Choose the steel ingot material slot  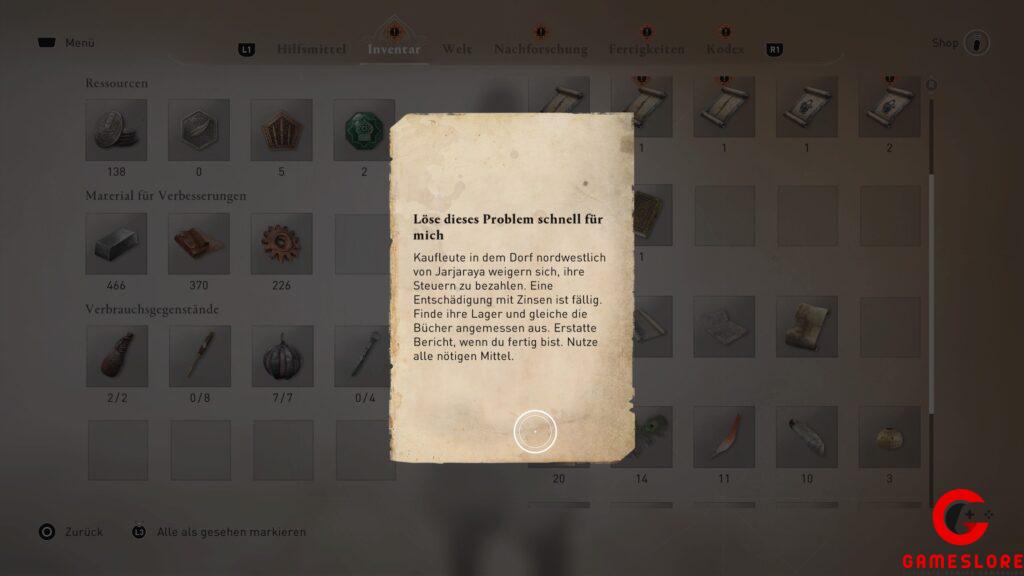coord(117,243)
